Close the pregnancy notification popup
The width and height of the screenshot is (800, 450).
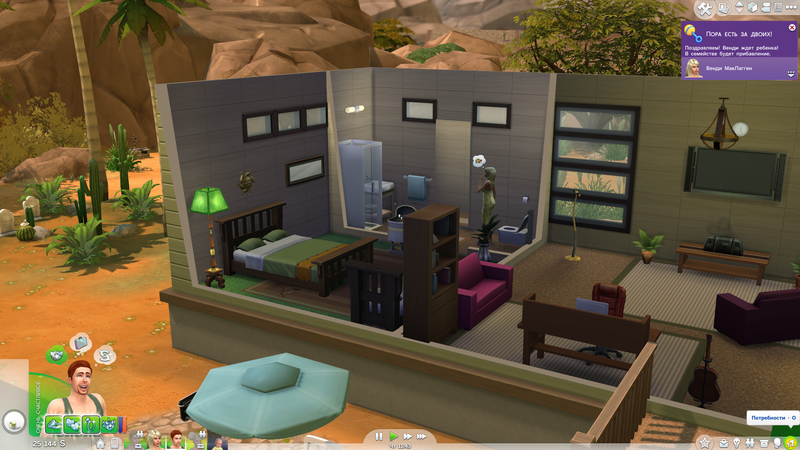(x=792, y=28)
